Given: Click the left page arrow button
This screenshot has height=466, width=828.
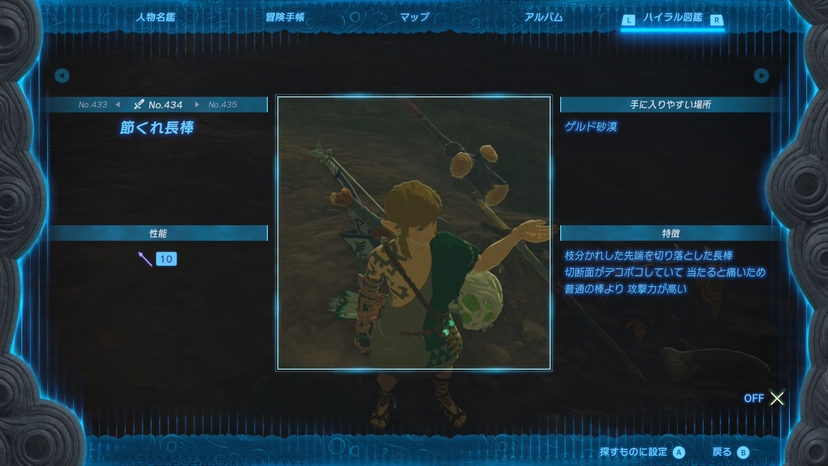Looking at the screenshot, I should 62,75.
